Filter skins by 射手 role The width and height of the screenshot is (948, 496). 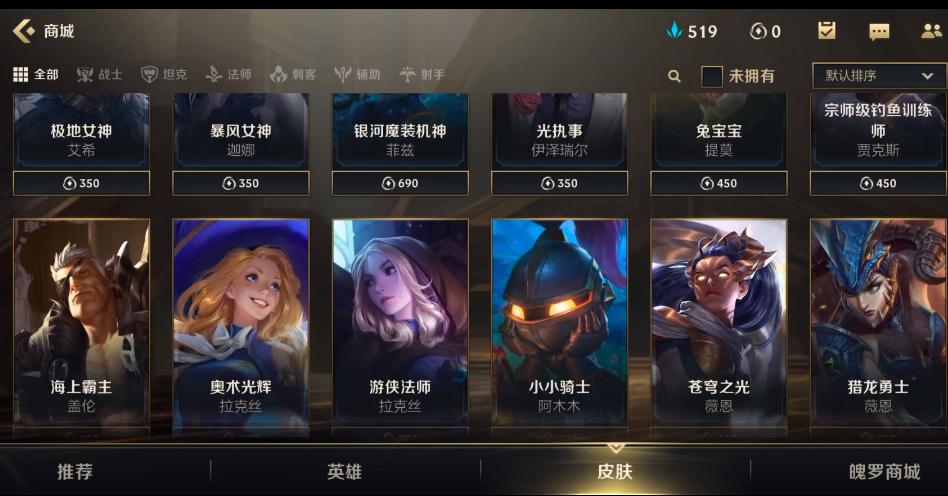pos(422,75)
